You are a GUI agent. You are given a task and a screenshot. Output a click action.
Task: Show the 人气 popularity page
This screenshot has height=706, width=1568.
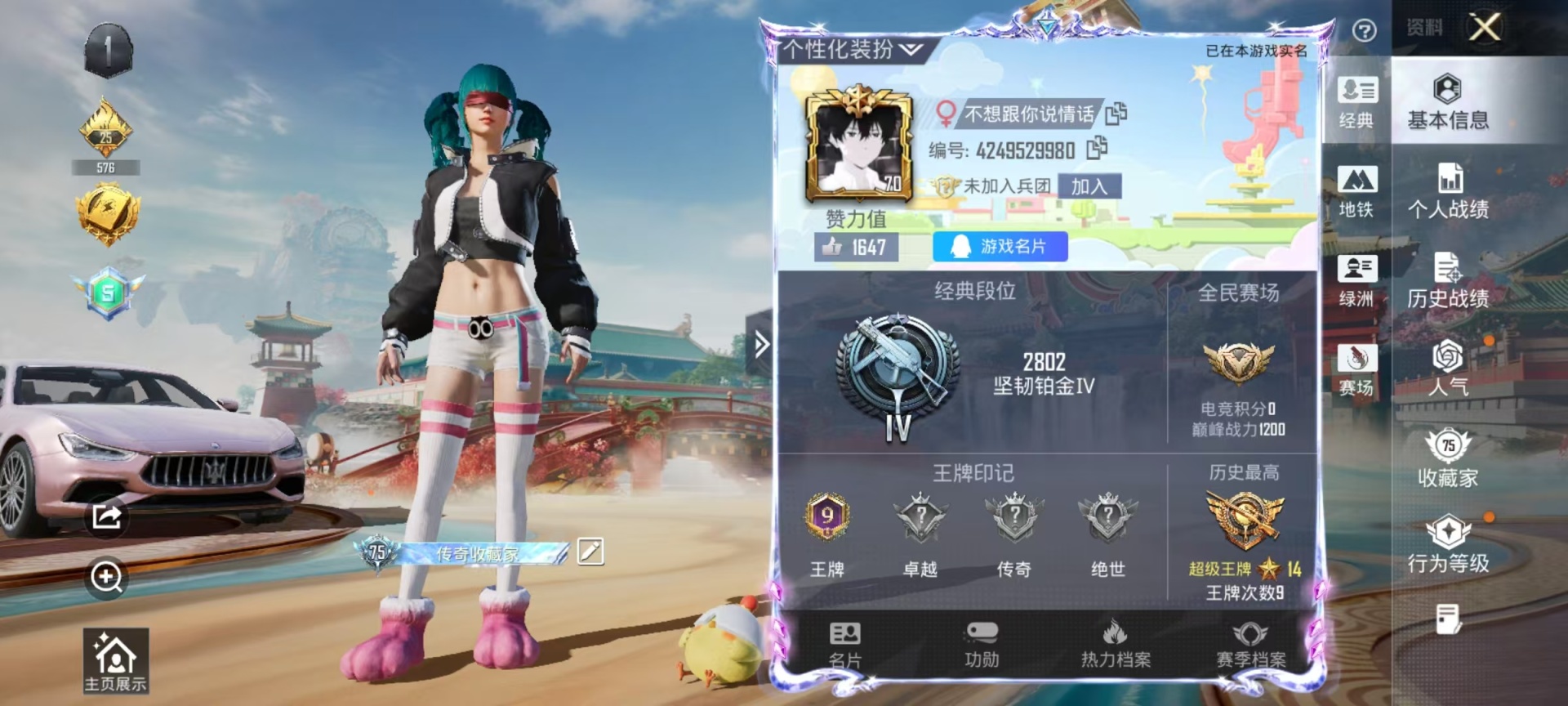(1448, 368)
